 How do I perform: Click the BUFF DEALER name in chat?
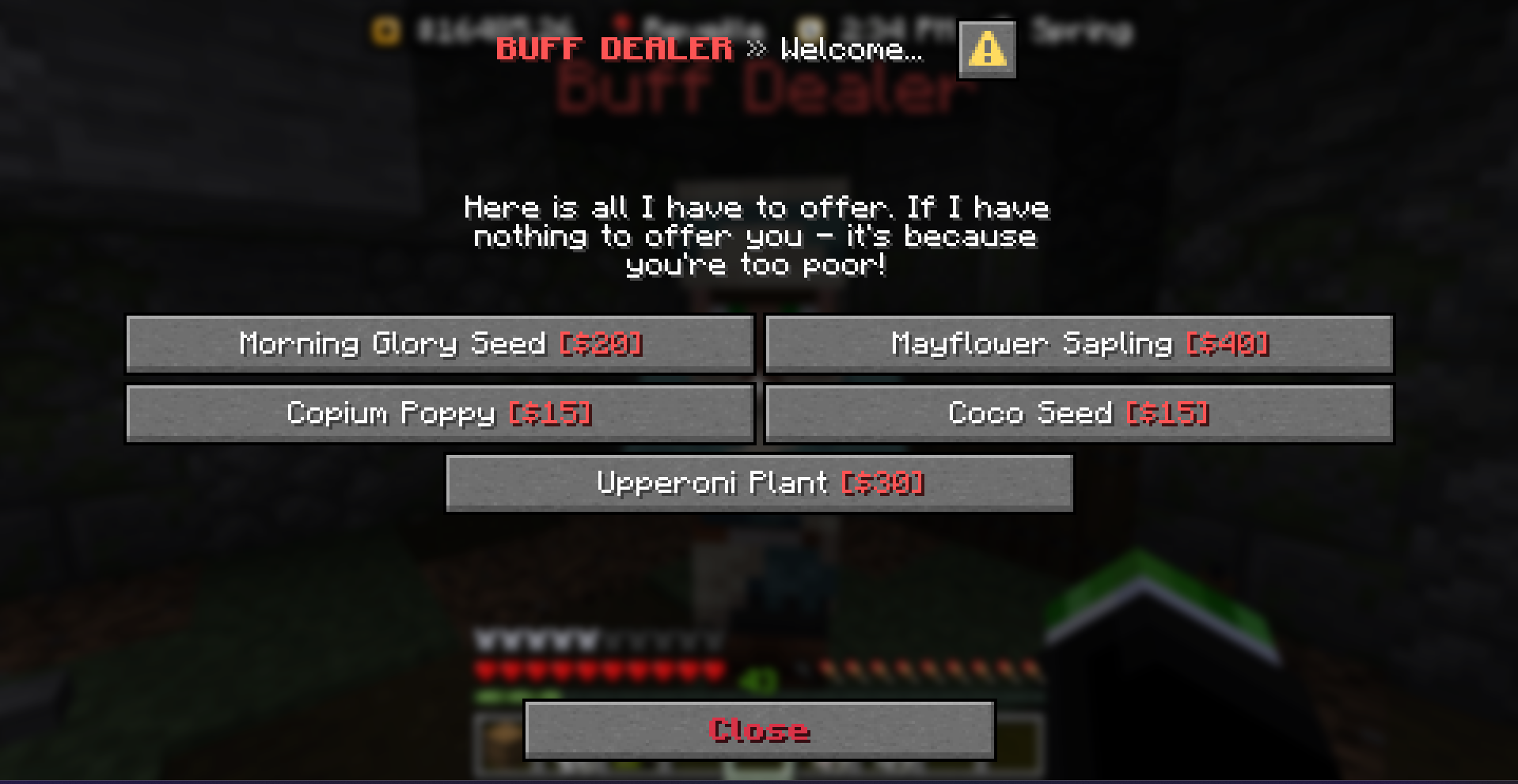613,49
